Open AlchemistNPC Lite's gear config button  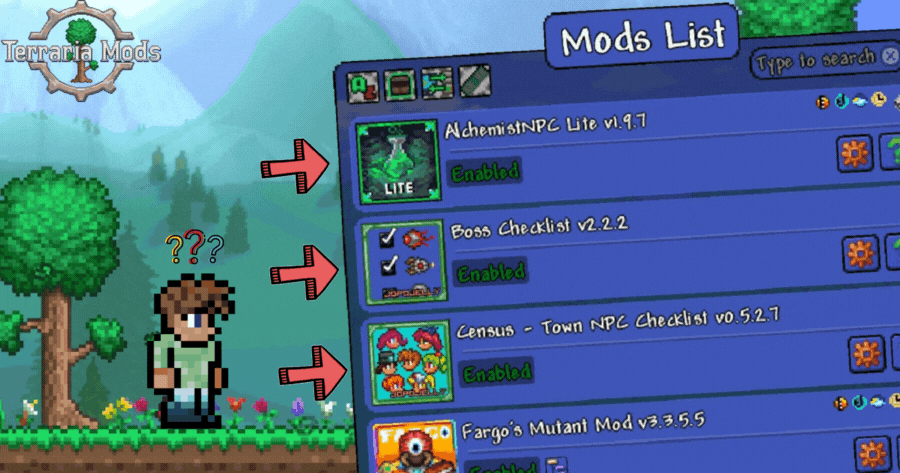(854, 155)
